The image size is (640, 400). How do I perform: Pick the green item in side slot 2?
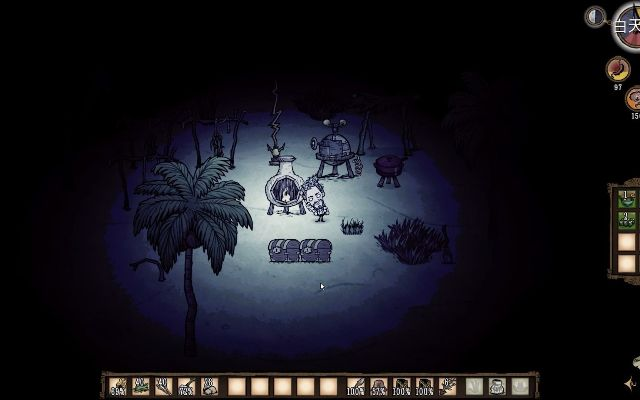coord(627,219)
